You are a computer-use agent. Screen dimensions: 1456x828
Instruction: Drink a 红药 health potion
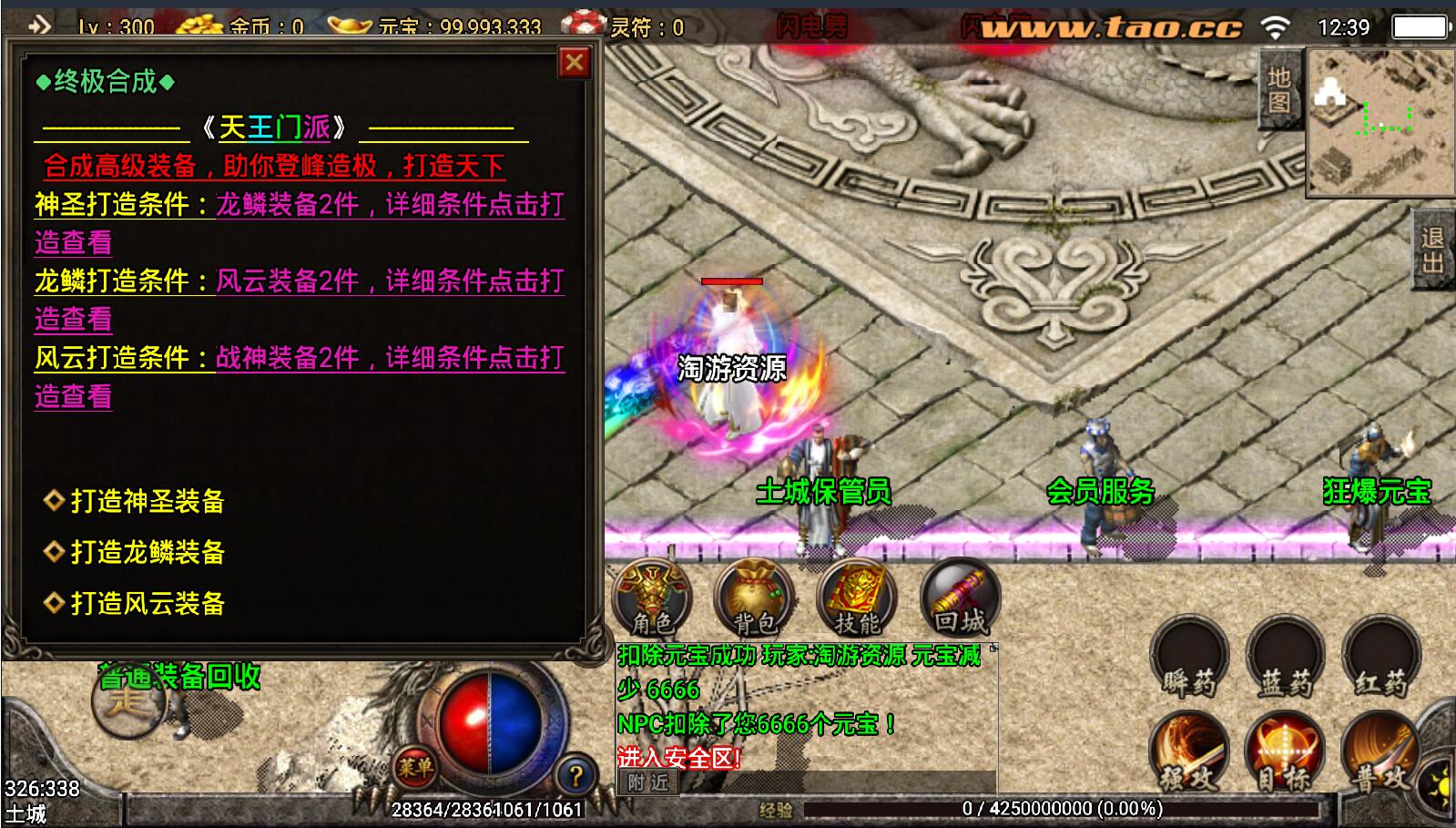(1381, 659)
